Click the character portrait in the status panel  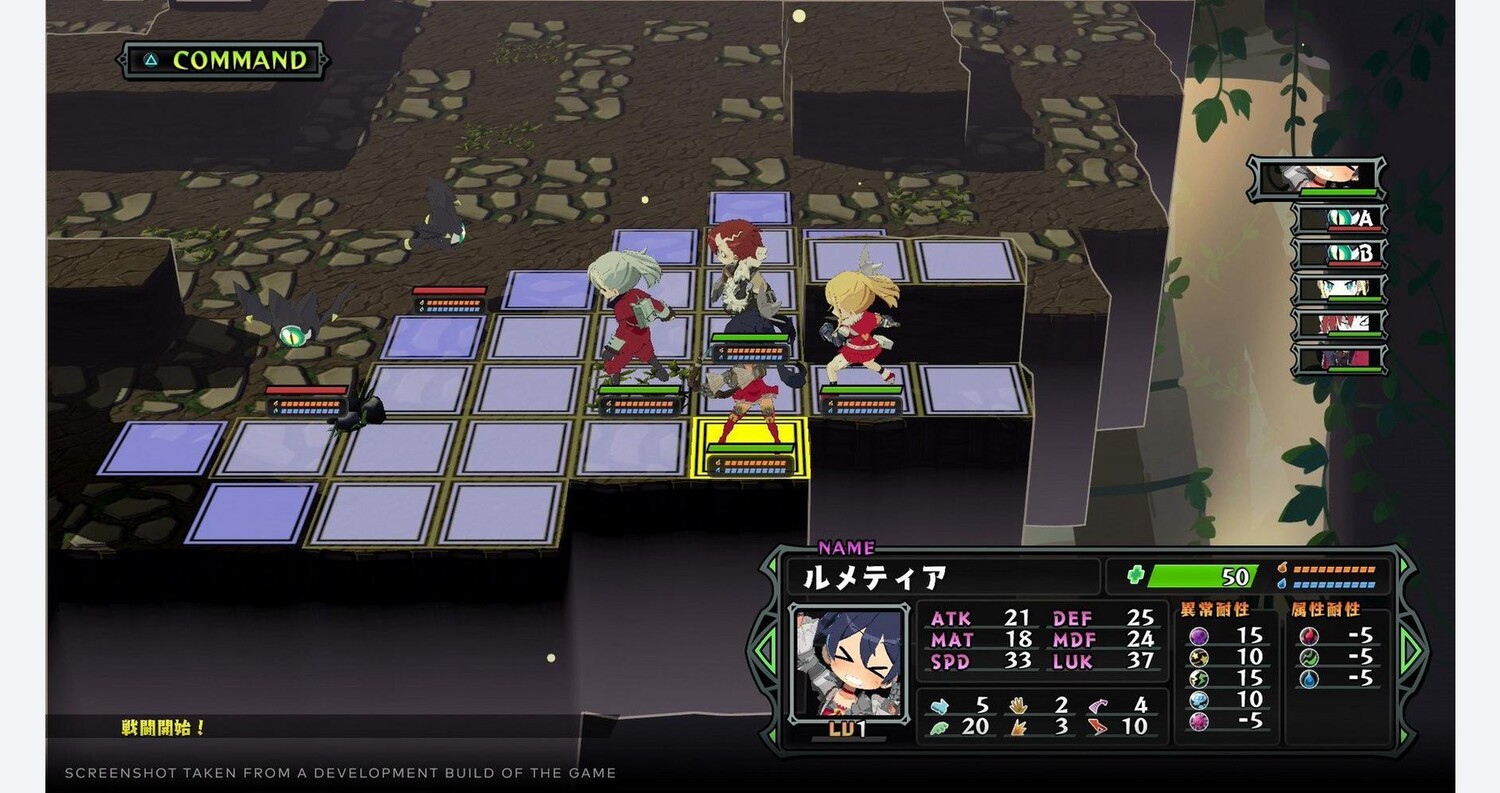836,661
